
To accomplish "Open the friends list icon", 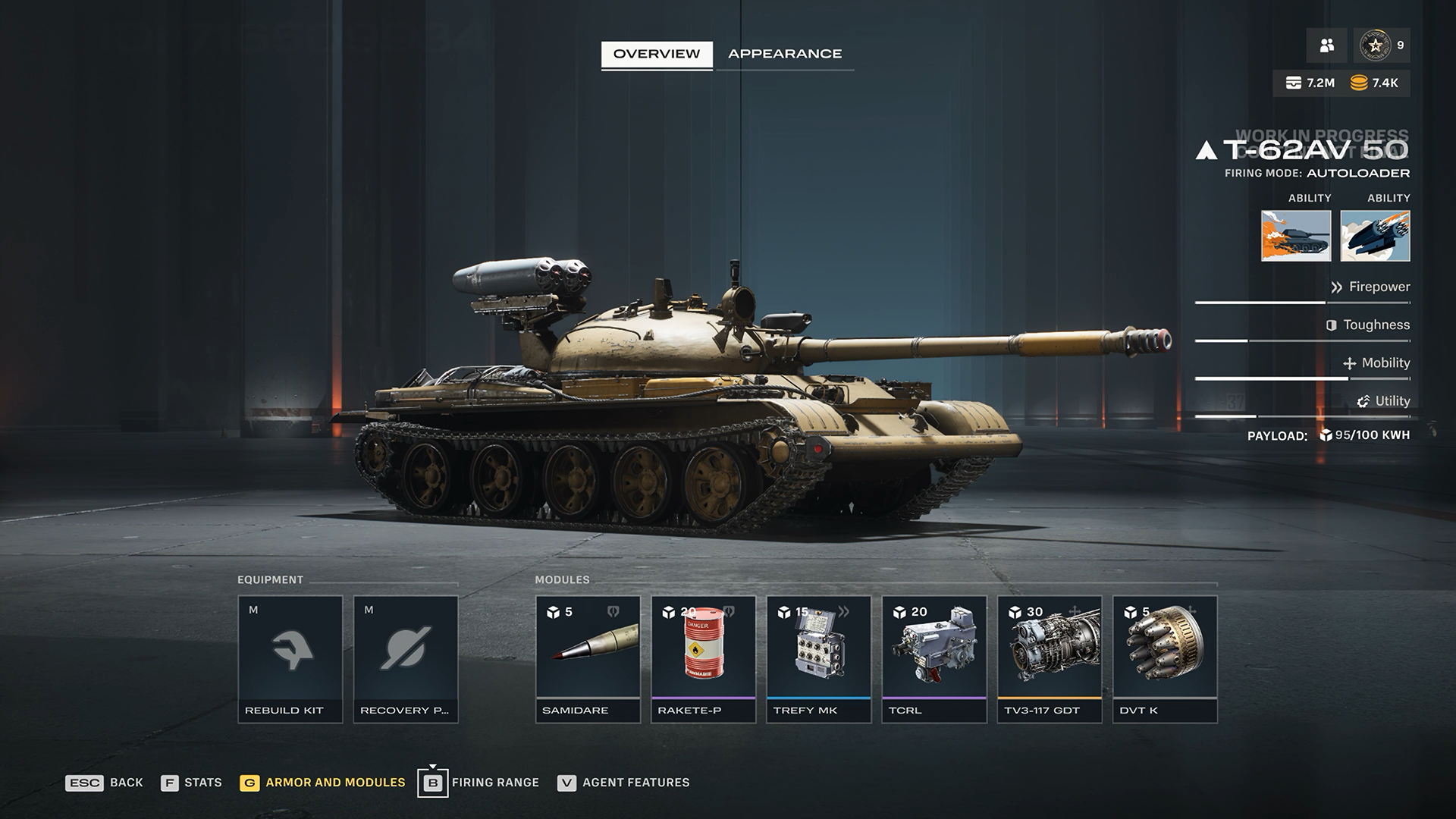I will [x=1326, y=45].
